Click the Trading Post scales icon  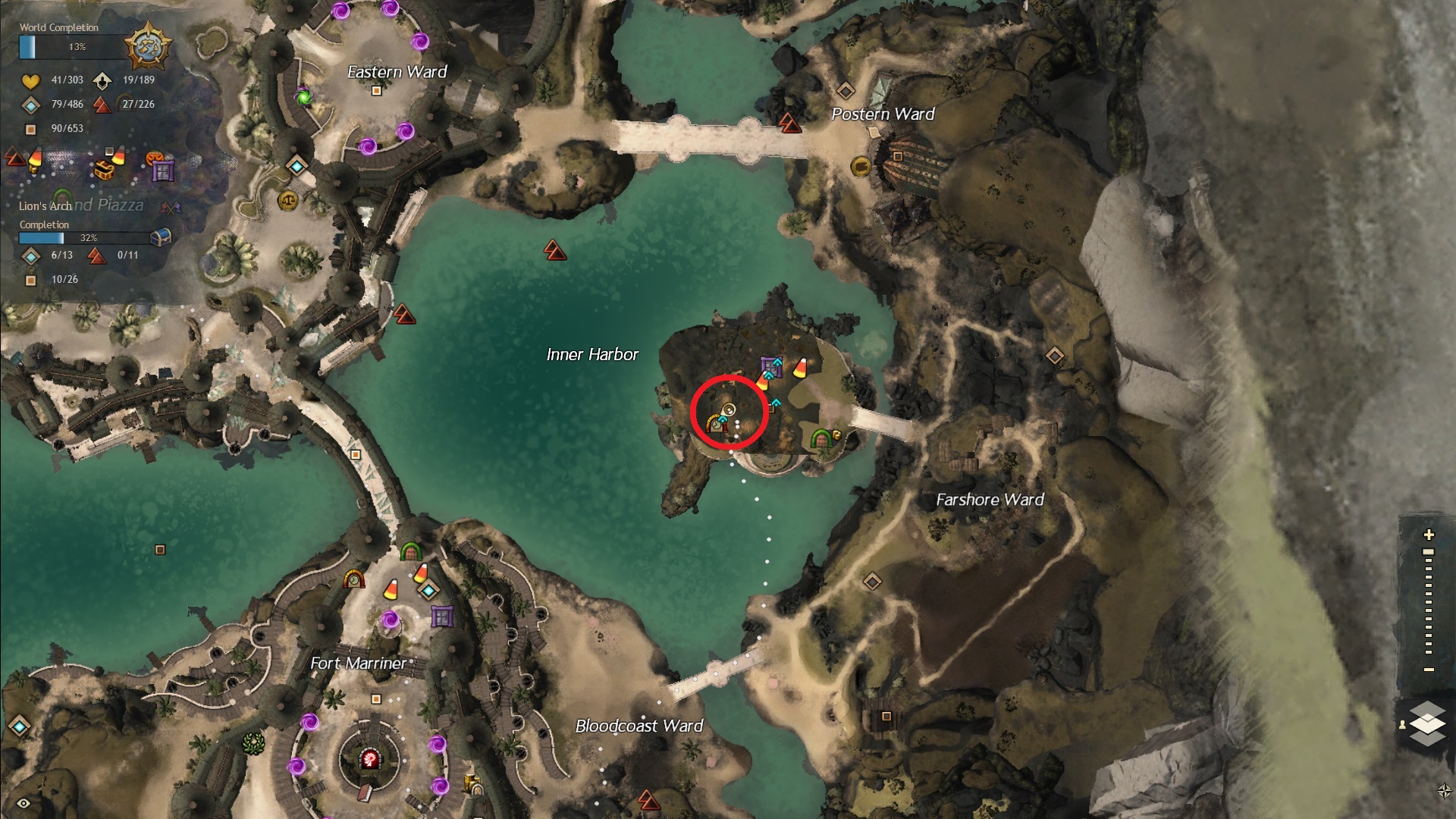[x=289, y=200]
